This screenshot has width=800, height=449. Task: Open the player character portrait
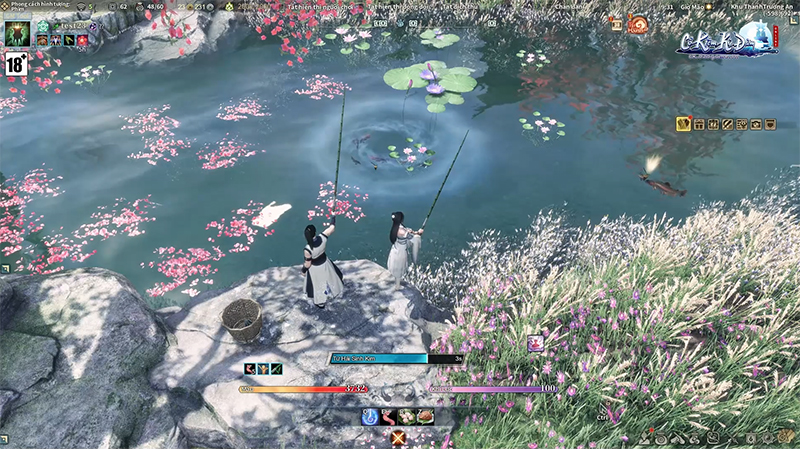pyautogui.click(x=16, y=33)
